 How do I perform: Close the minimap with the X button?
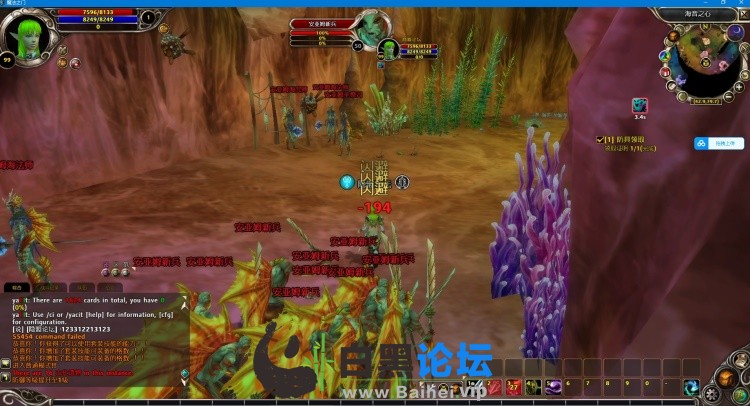coord(741,15)
